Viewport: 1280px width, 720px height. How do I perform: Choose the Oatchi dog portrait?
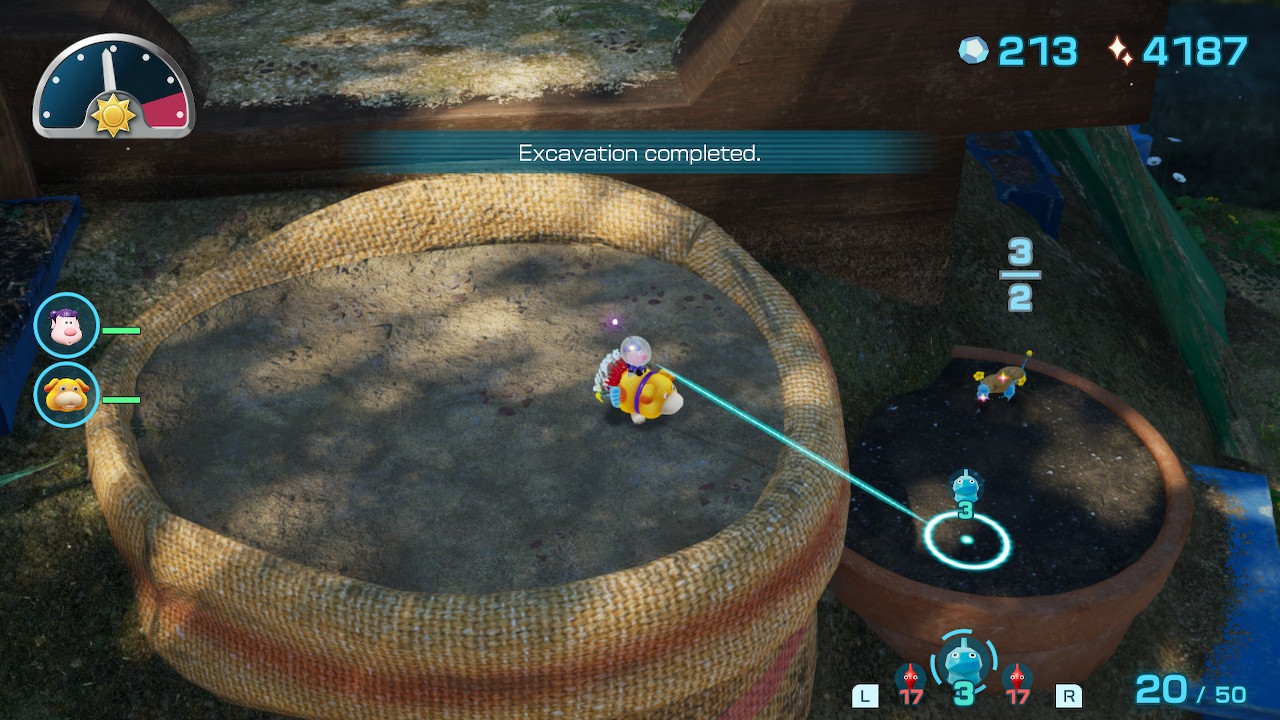(x=67, y=395)
